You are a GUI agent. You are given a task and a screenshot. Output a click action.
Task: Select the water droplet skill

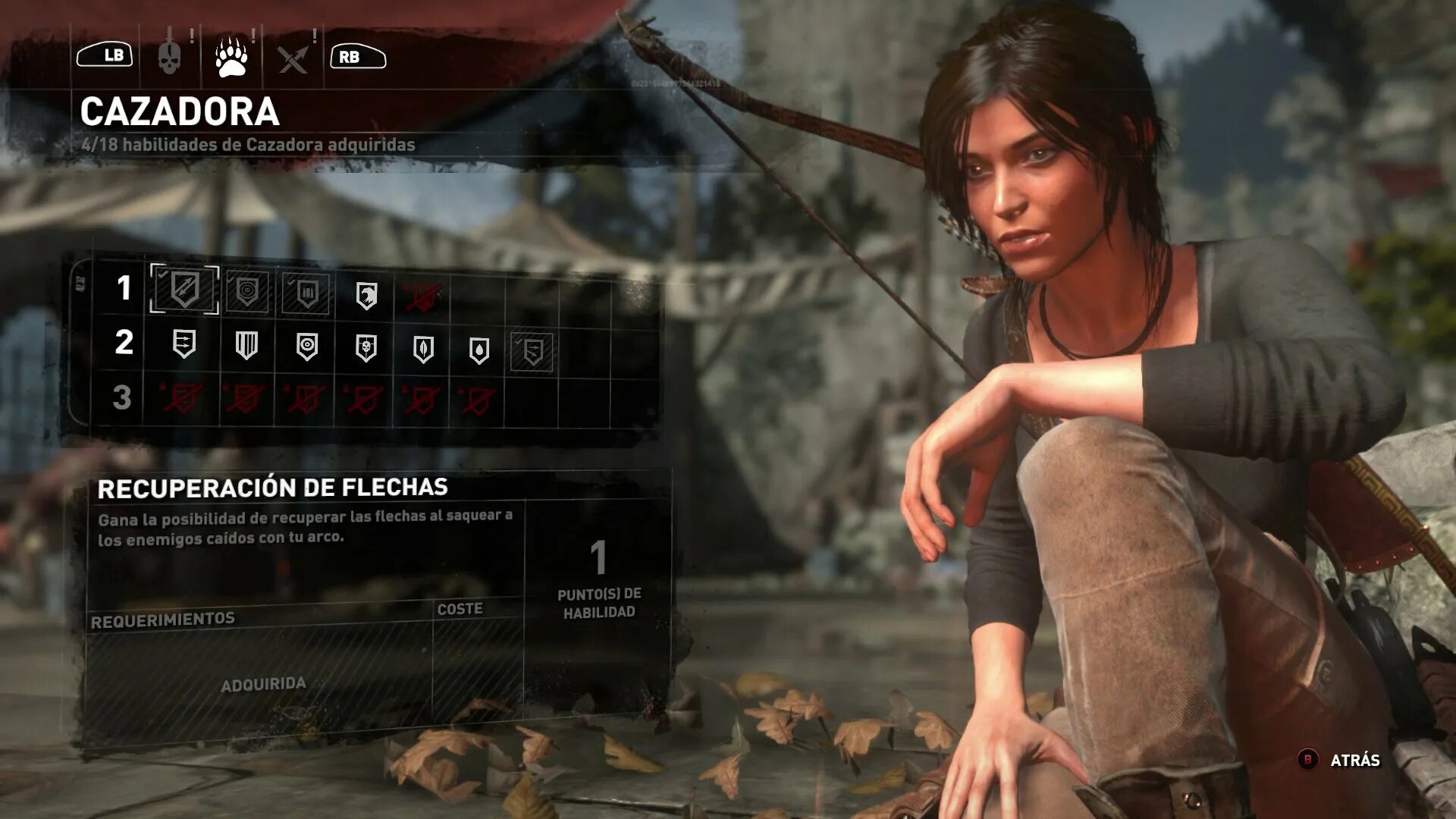(x=479, y=350)
